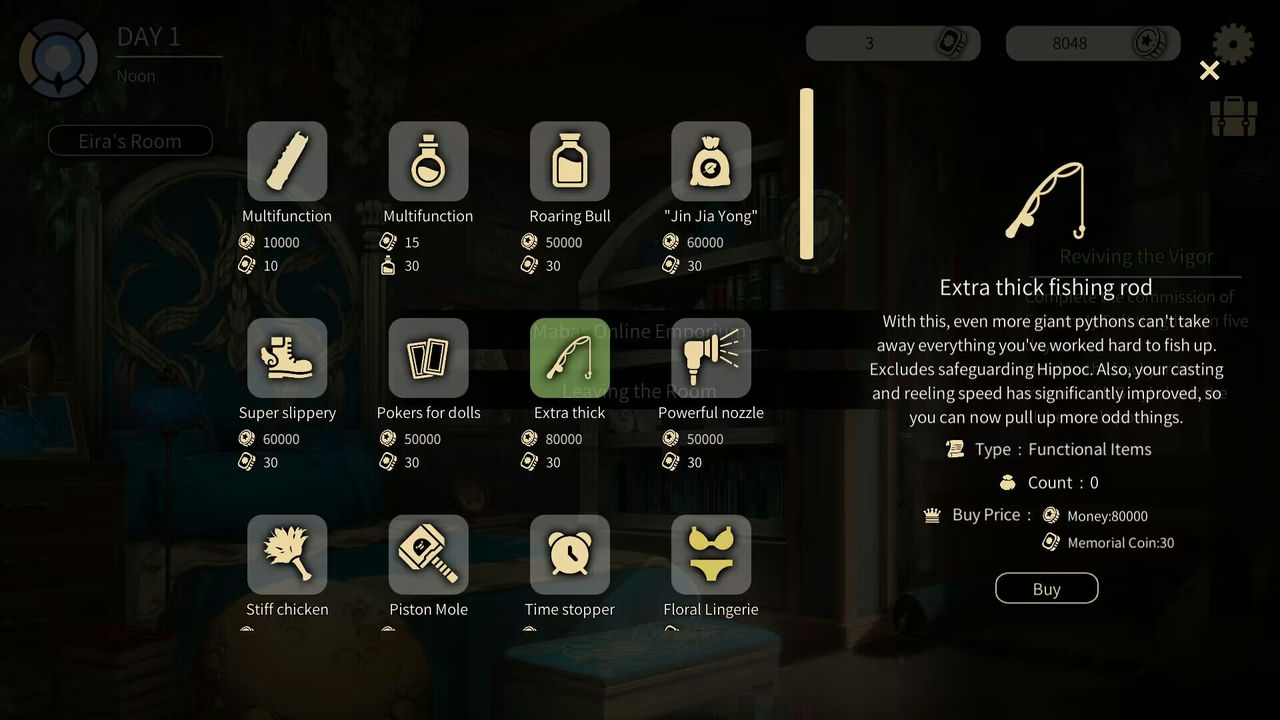Image resolution: width=1280 pixels, height=720 pixels.
Task: Close the shop panel with the X
Action: (1209, 70)
